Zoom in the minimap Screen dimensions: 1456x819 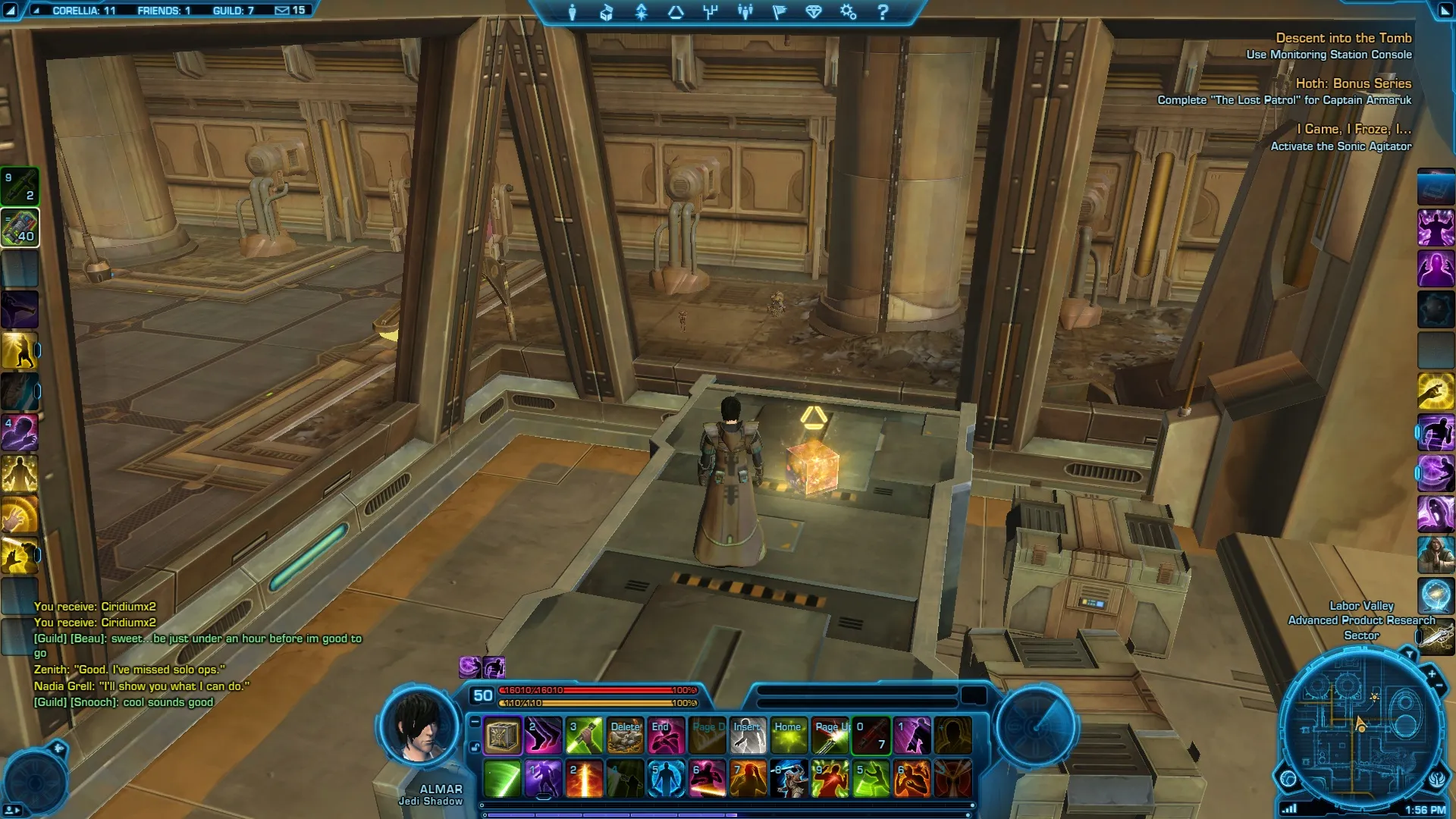1431,673
